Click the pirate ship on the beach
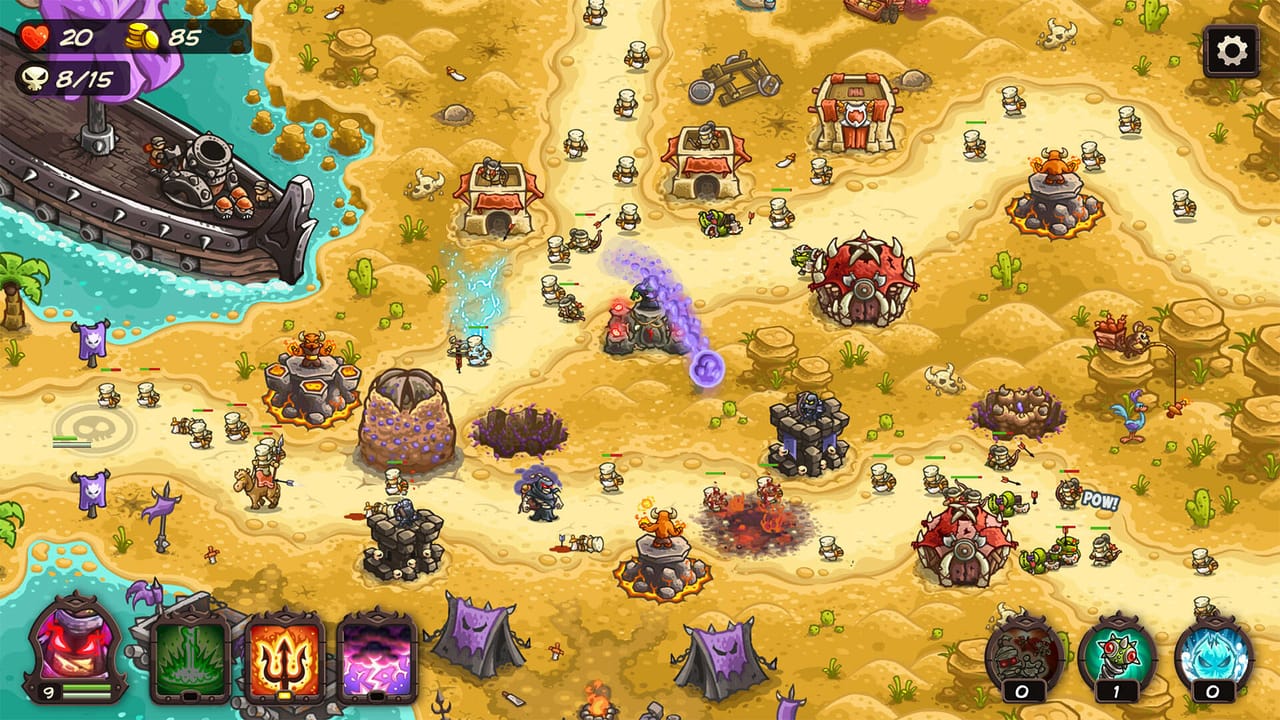The height and width of the screenshot is (720, 1280). [x=160, y=180]
